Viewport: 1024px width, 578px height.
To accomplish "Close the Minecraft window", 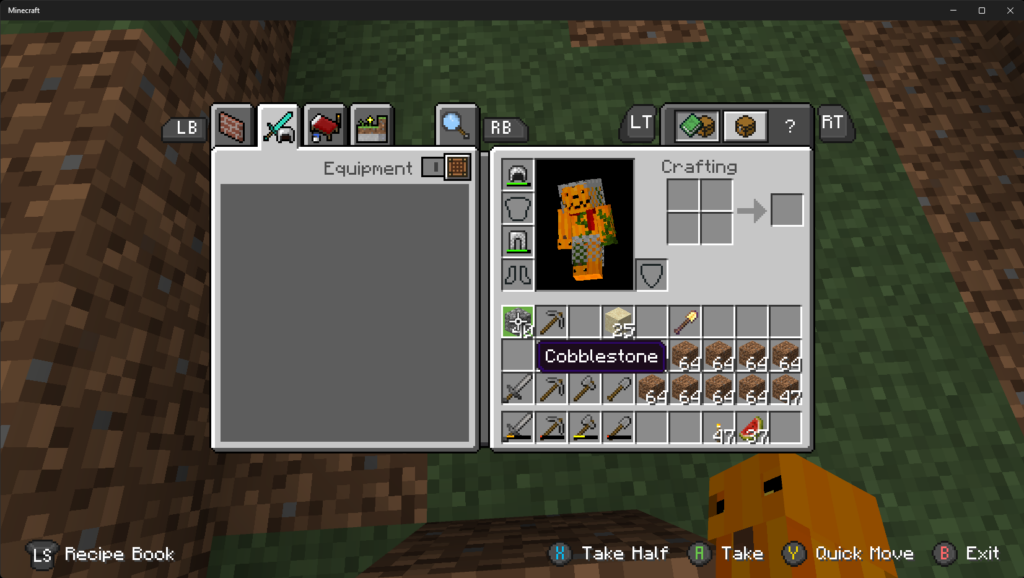I will (1006, 10).
